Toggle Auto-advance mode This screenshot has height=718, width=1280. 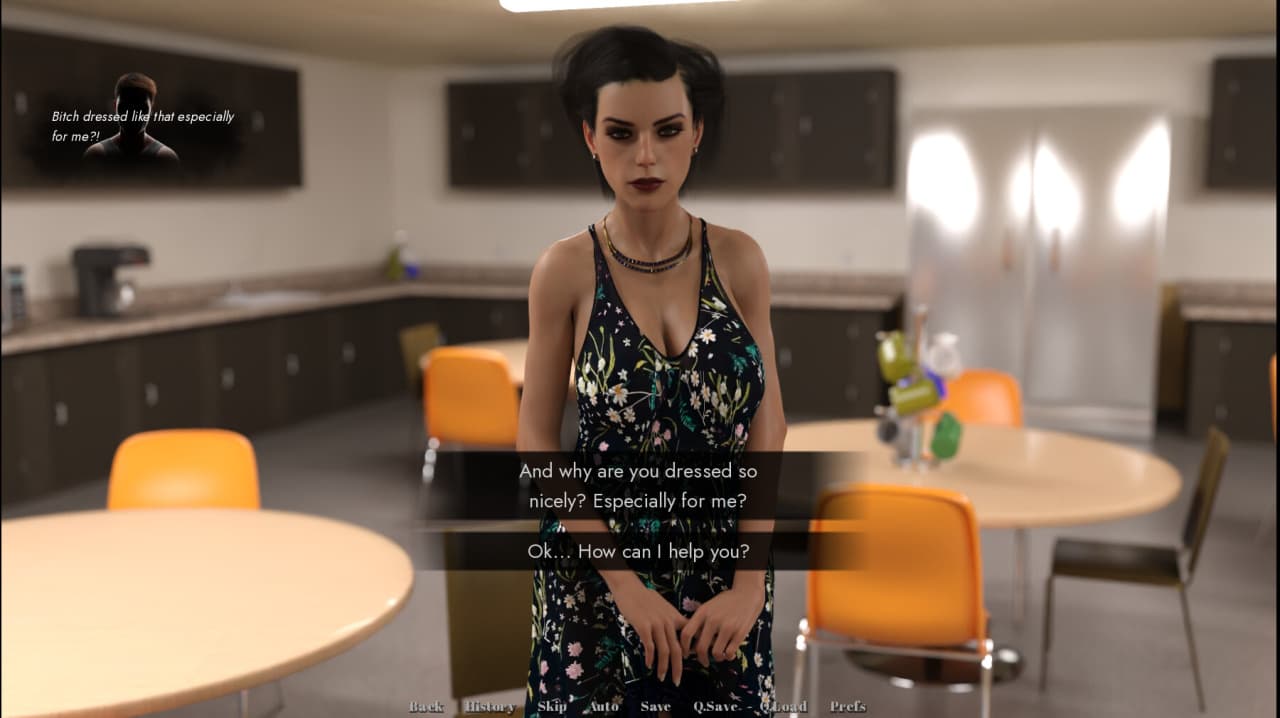(604, 707)
